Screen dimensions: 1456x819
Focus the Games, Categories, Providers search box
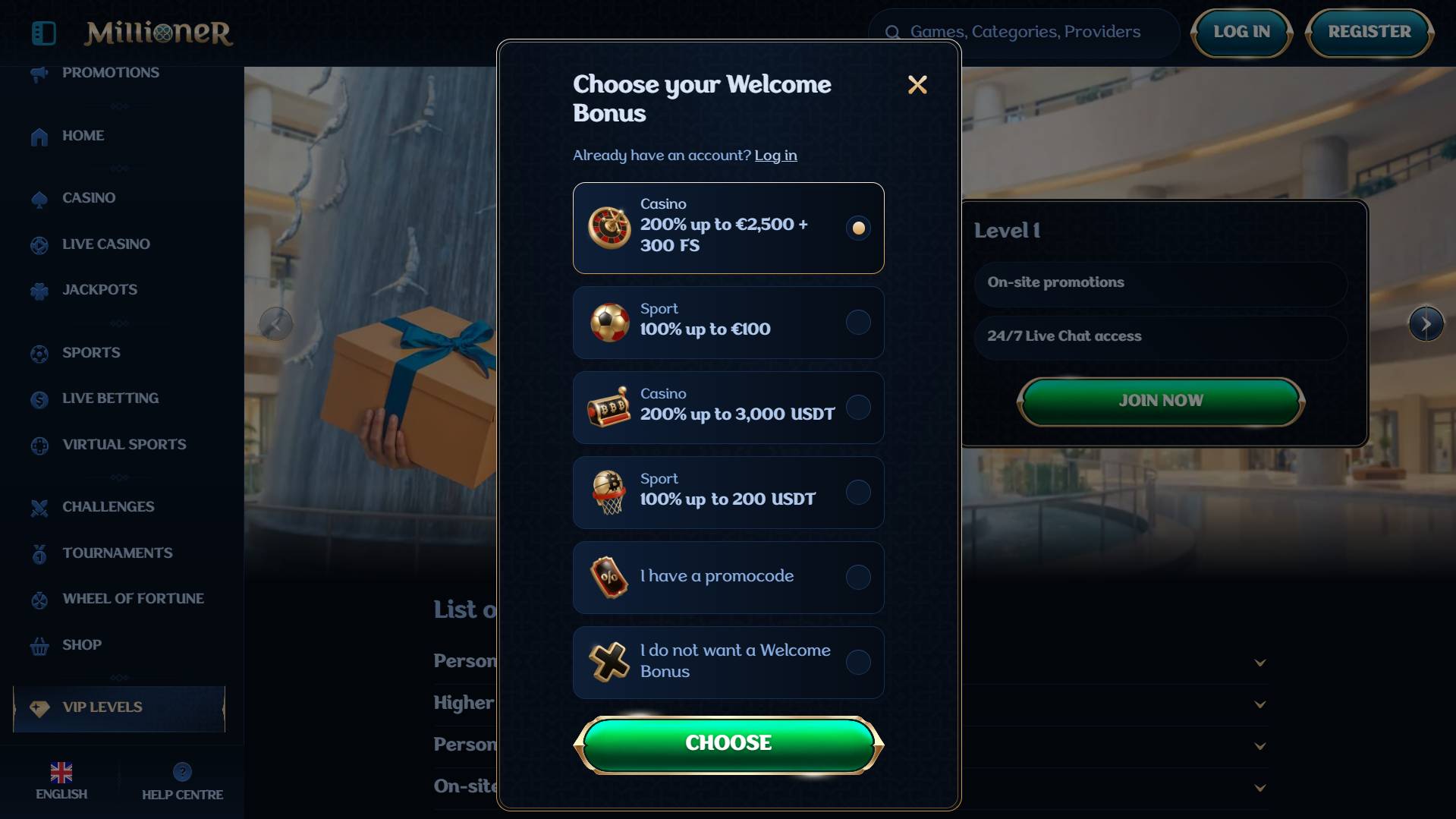click(1024, 33)
